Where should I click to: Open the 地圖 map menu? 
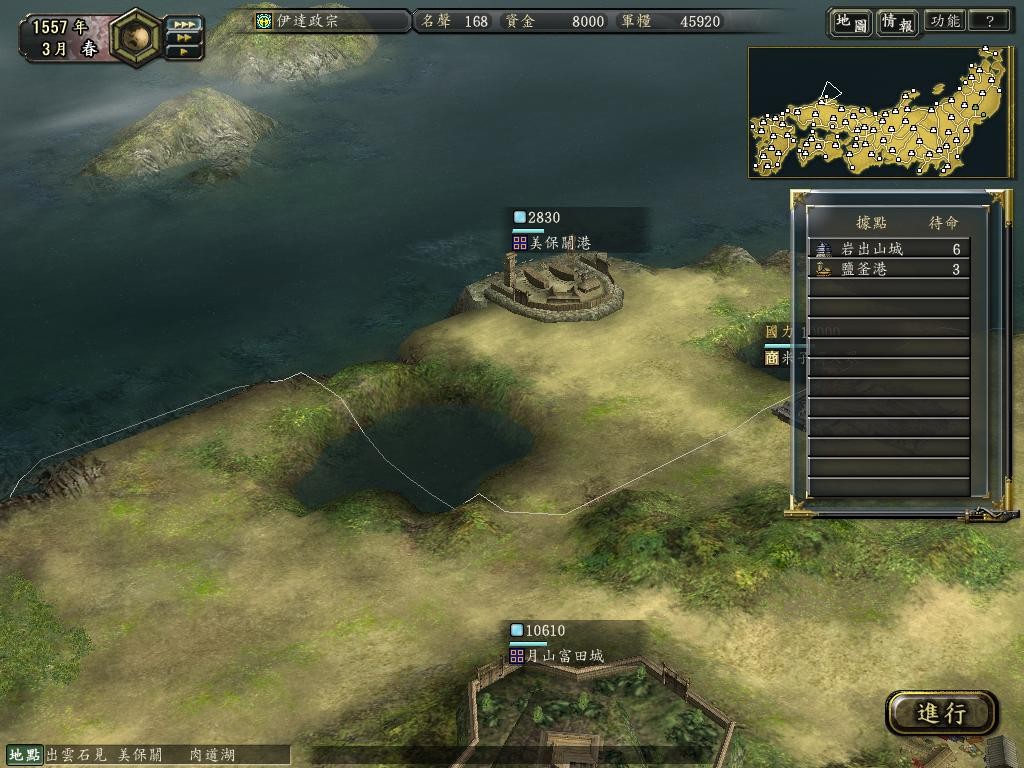click(851, 21)
